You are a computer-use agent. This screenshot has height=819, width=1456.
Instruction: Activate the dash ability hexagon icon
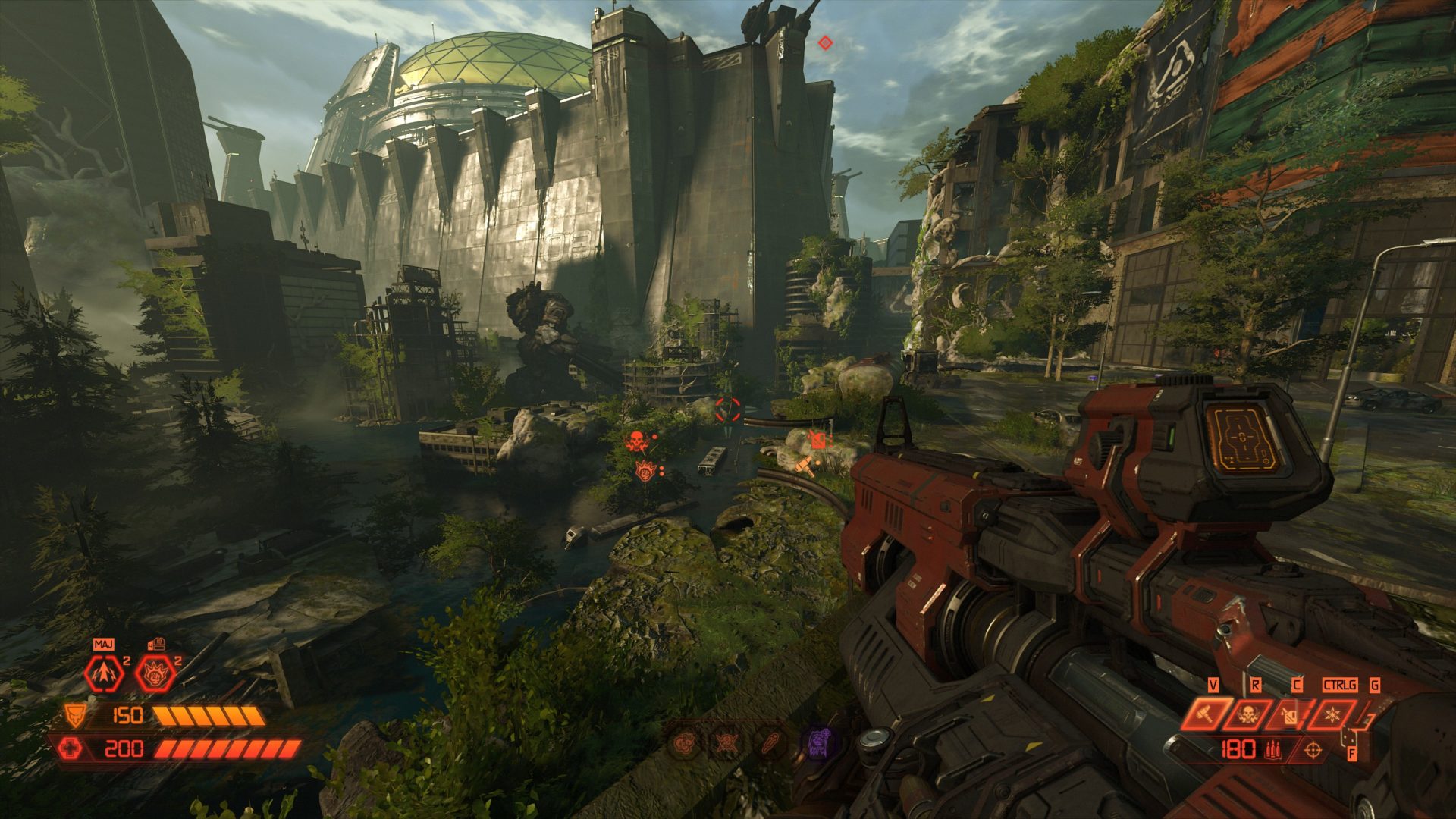pyautogui.click(x=104, y=673)
